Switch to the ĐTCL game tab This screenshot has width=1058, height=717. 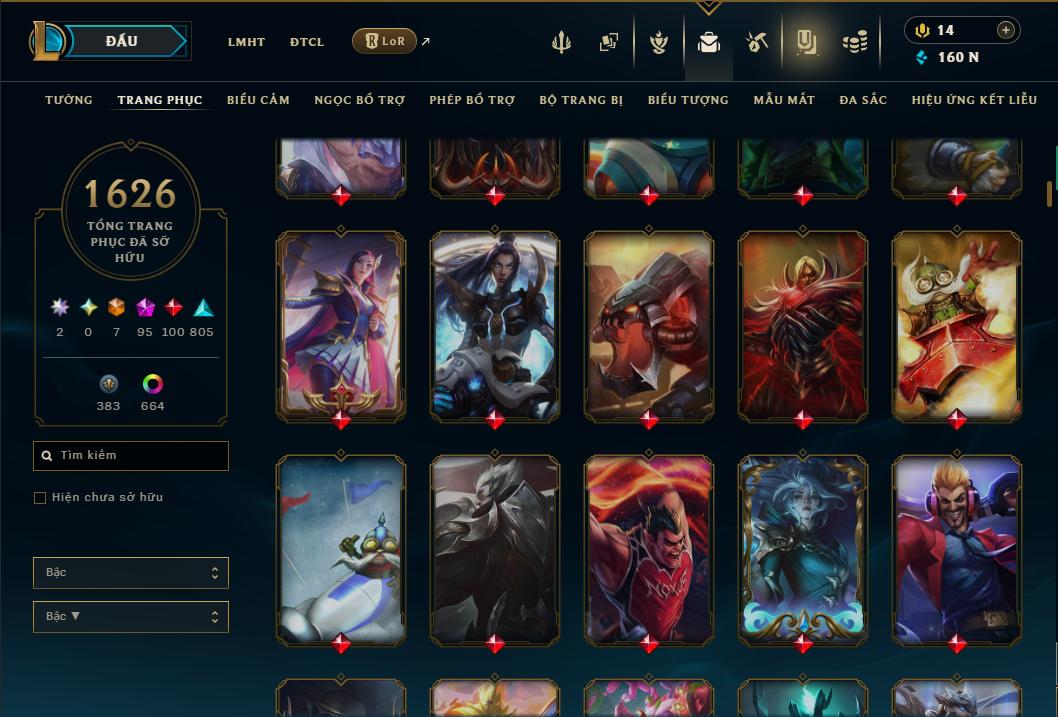coord(307,42)
